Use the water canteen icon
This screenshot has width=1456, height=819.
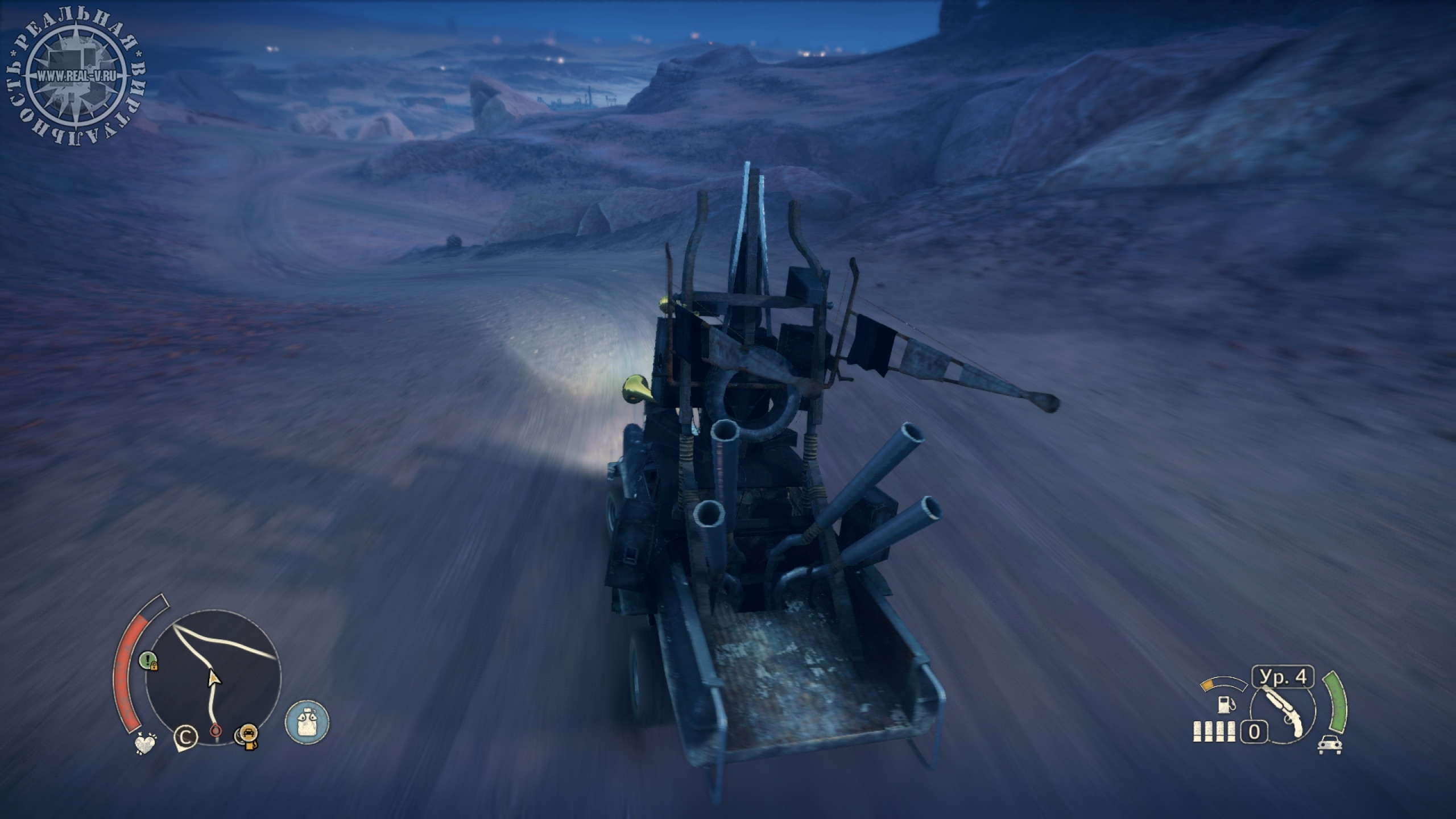[x=307, y=722]
